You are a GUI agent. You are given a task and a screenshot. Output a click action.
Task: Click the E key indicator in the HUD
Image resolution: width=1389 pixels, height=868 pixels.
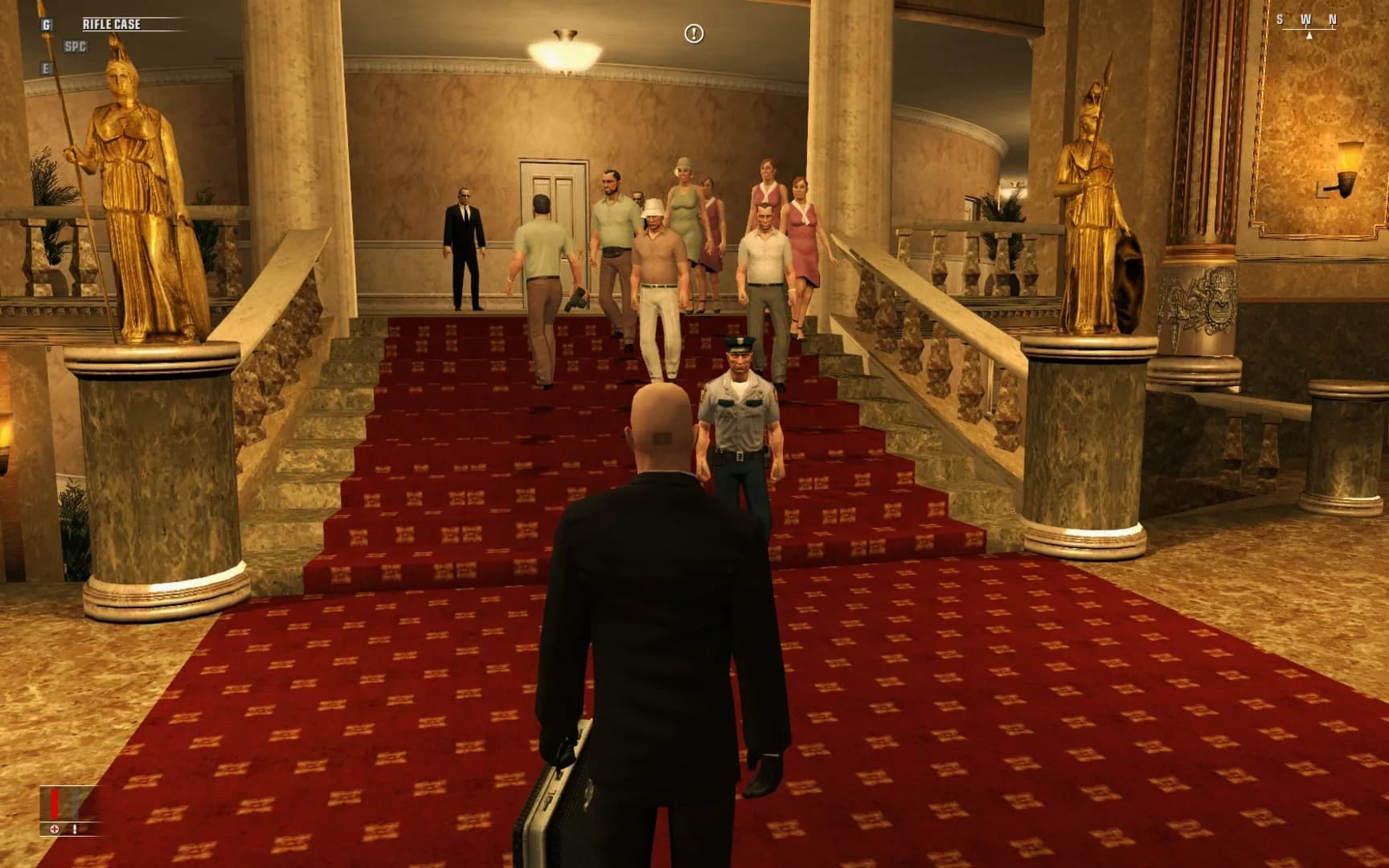(47, 68)
